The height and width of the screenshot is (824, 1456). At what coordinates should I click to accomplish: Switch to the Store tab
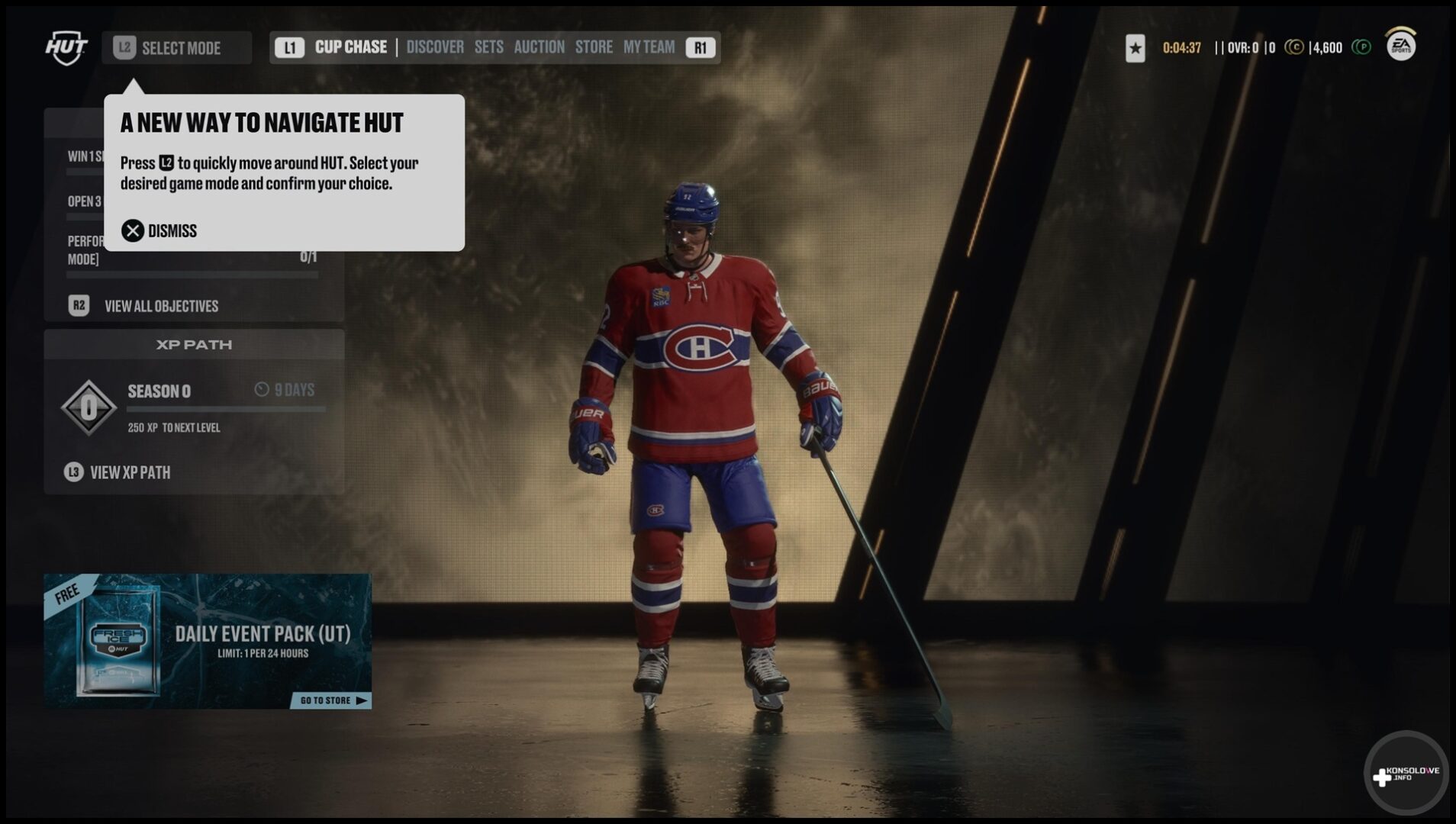coord(594,47)
